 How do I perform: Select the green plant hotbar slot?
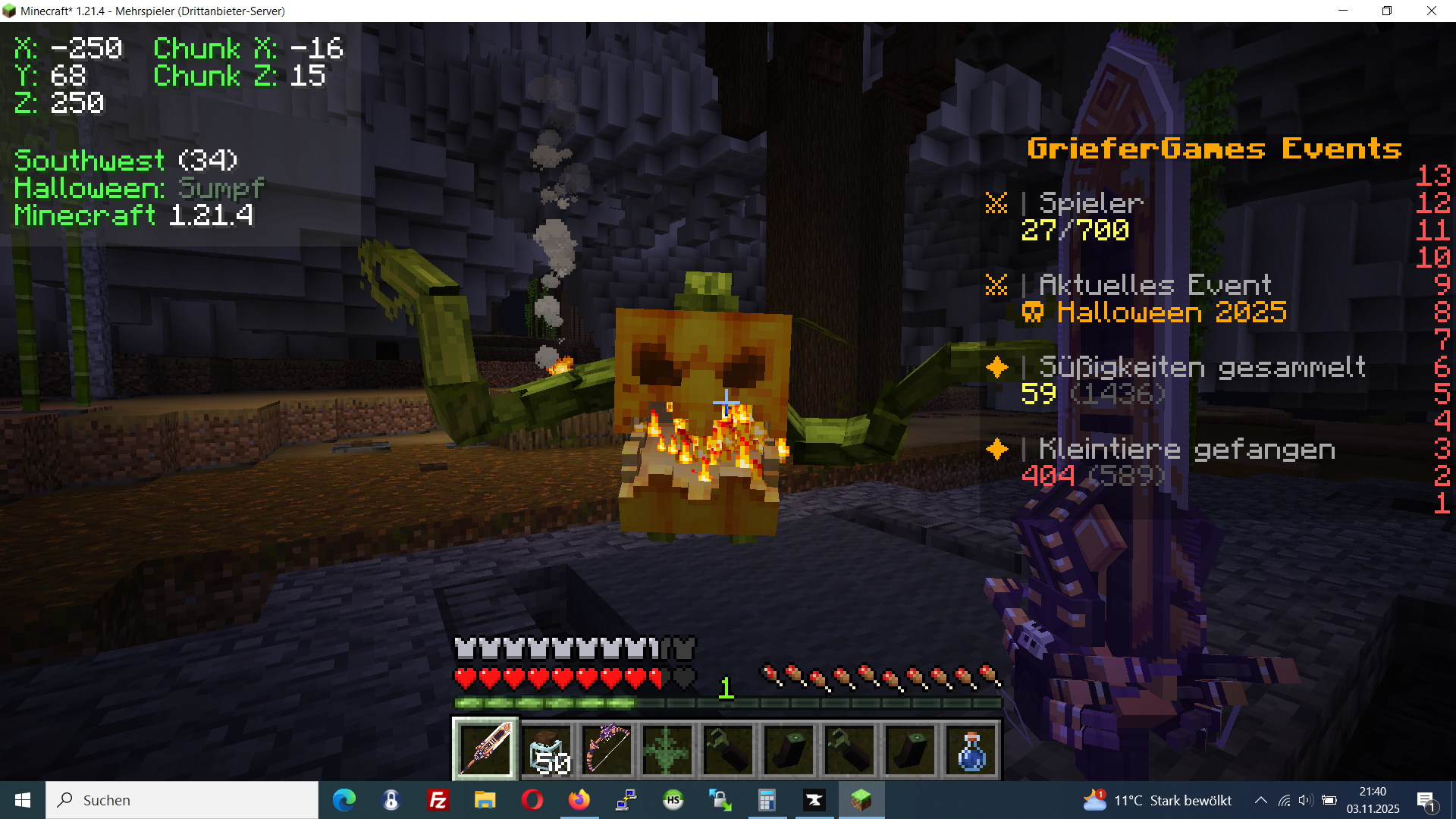[667, 749]
